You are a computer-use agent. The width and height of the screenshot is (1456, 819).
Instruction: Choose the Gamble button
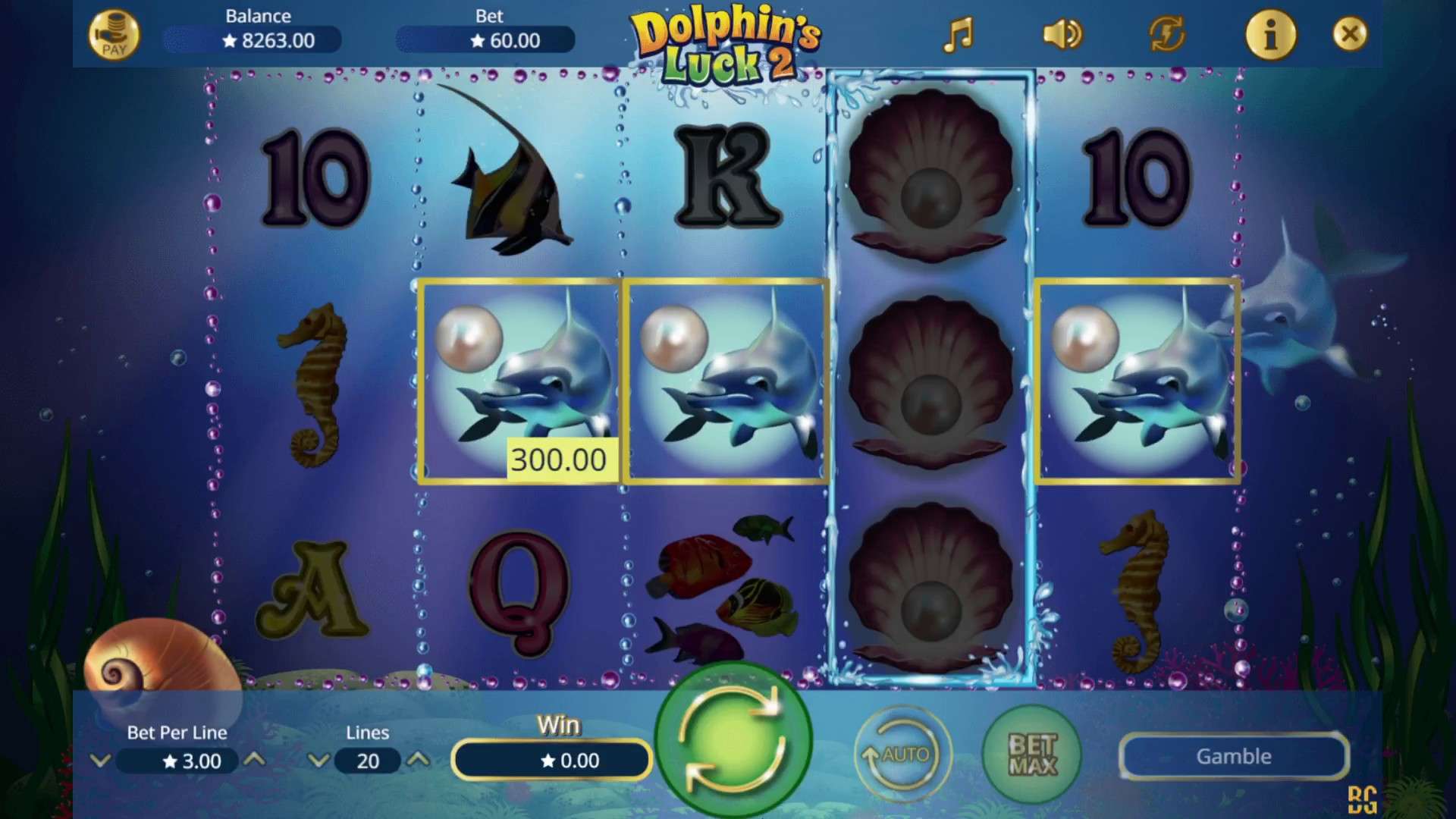1234,756
